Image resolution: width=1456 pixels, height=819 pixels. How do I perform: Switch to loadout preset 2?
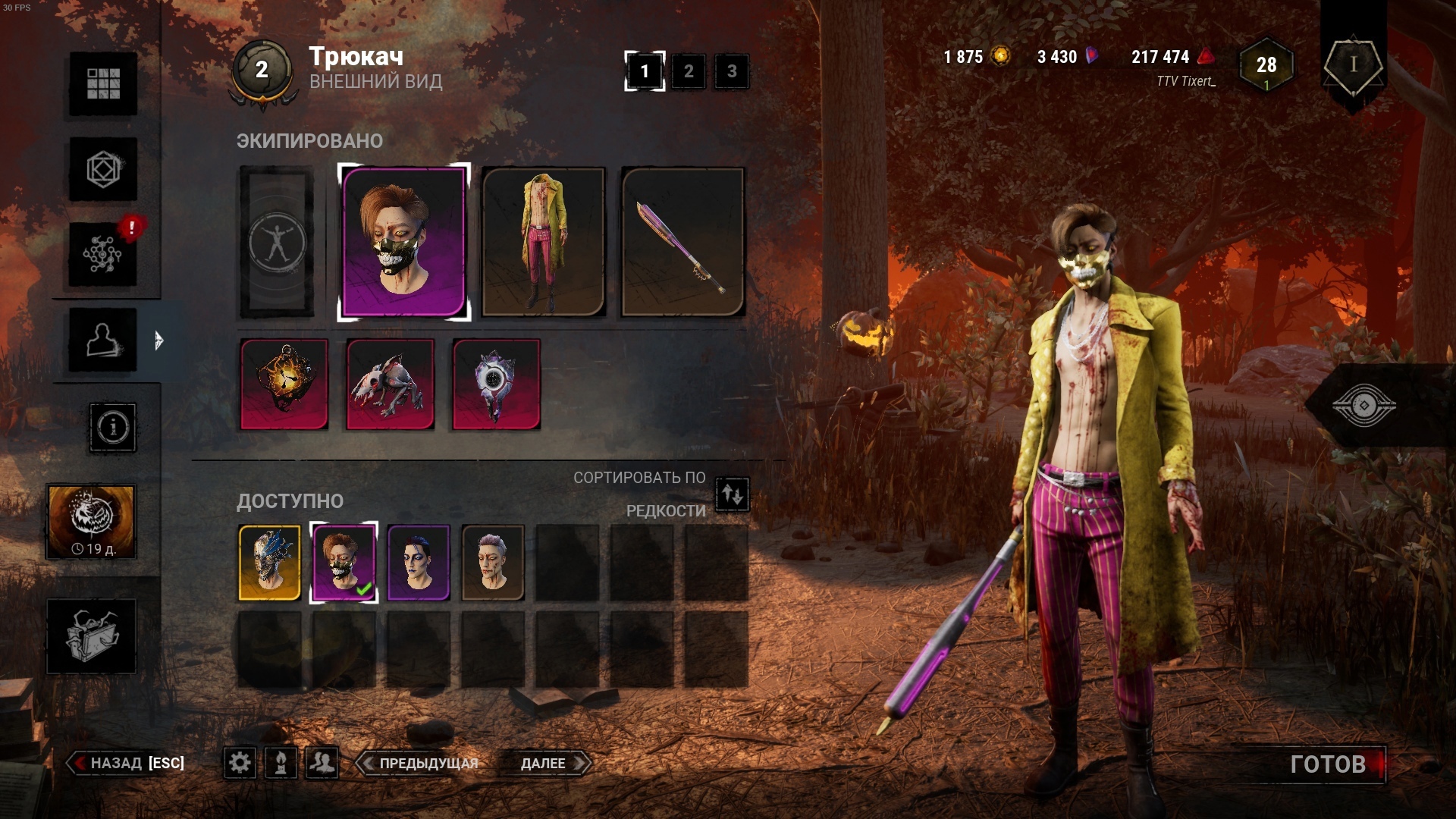pyautogui.click(x=689, y=71)
